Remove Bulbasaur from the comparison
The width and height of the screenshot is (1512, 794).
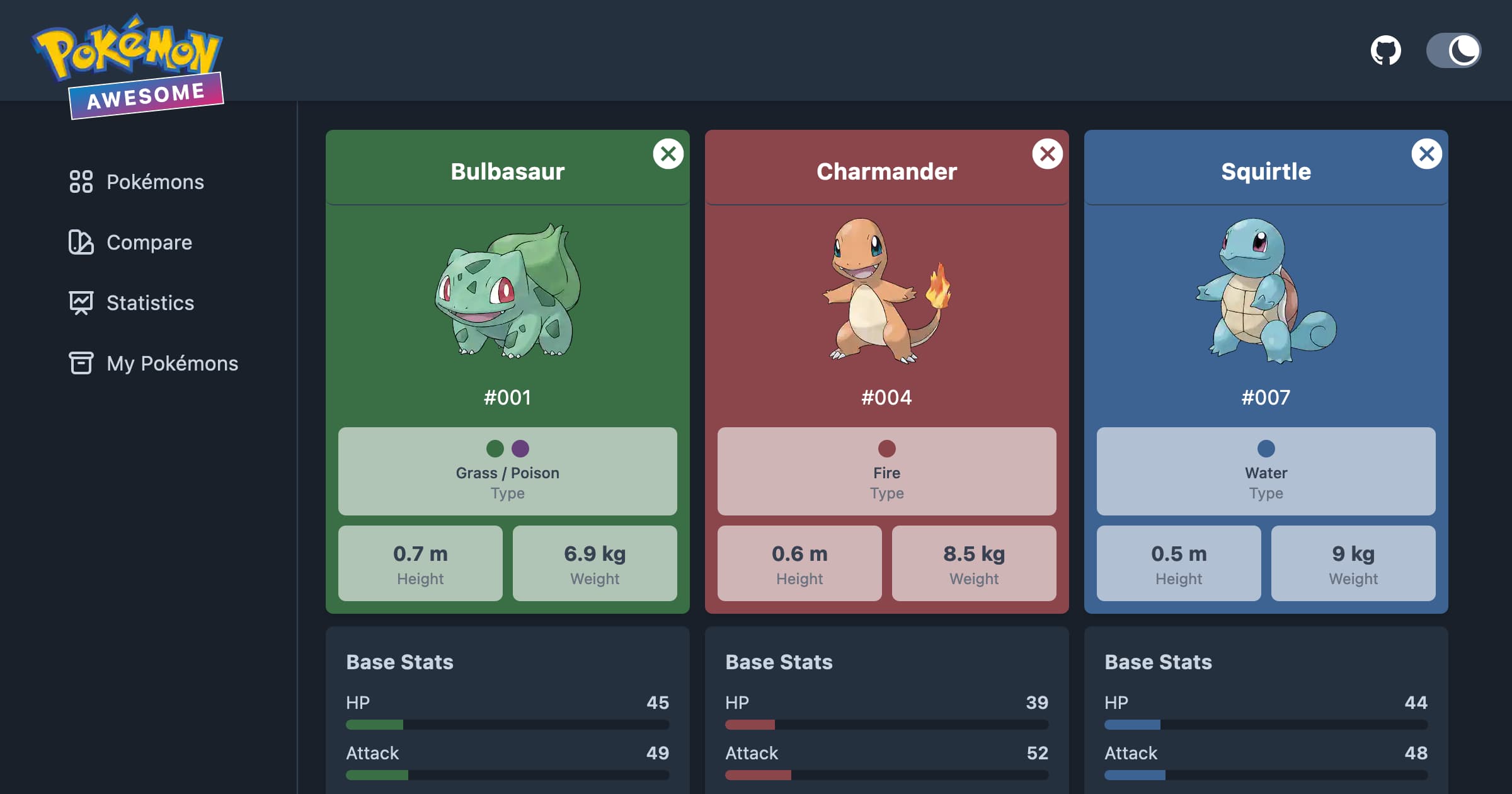point(668,153)
